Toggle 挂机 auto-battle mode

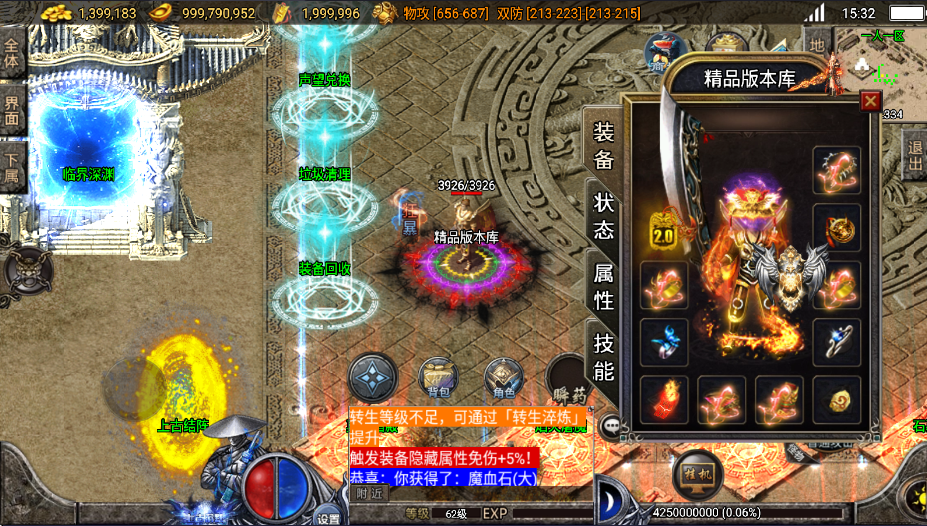pos(698,472)
